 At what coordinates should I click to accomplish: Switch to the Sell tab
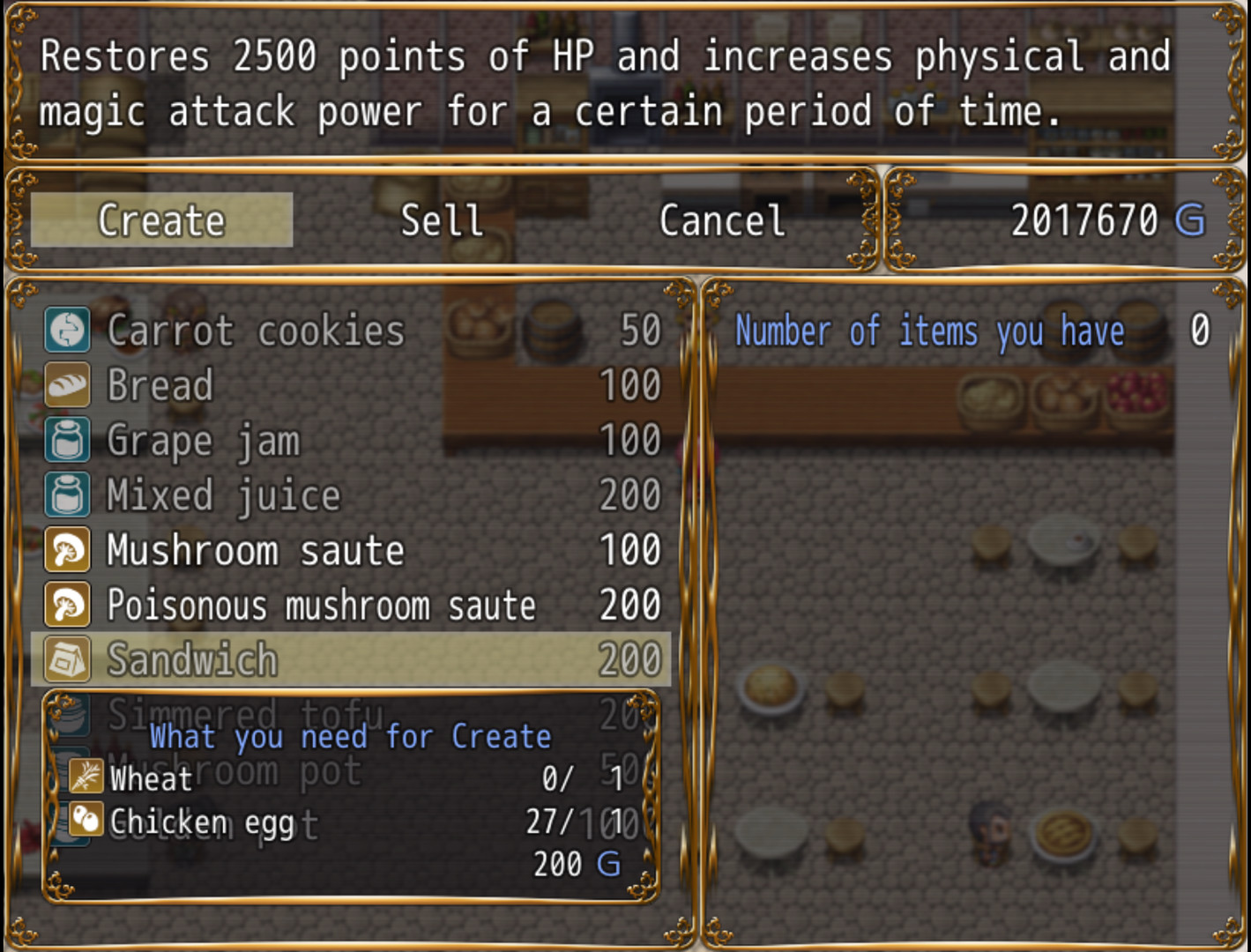441,220
